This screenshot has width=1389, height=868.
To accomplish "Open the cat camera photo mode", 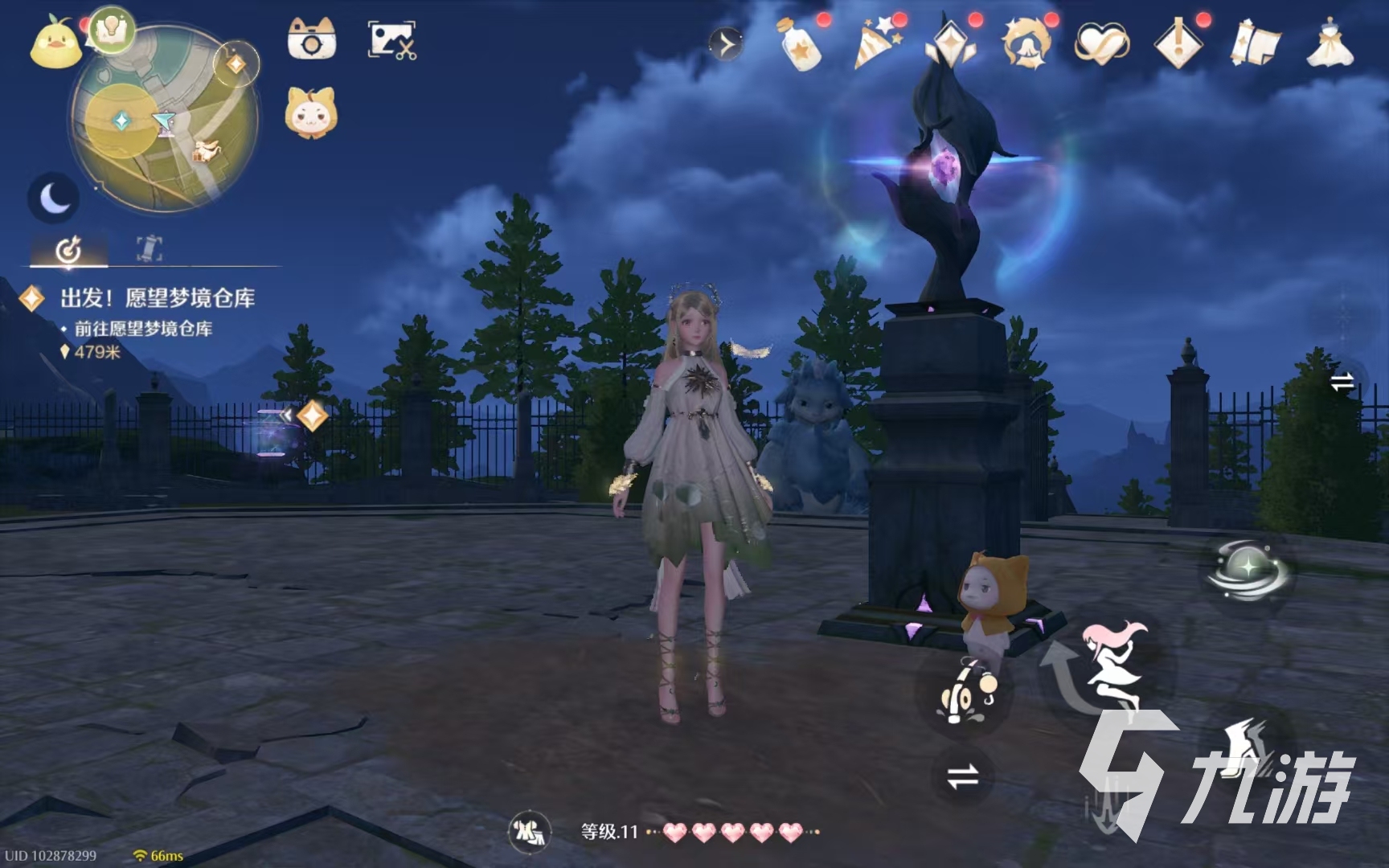I will click(x=311, y=39).
